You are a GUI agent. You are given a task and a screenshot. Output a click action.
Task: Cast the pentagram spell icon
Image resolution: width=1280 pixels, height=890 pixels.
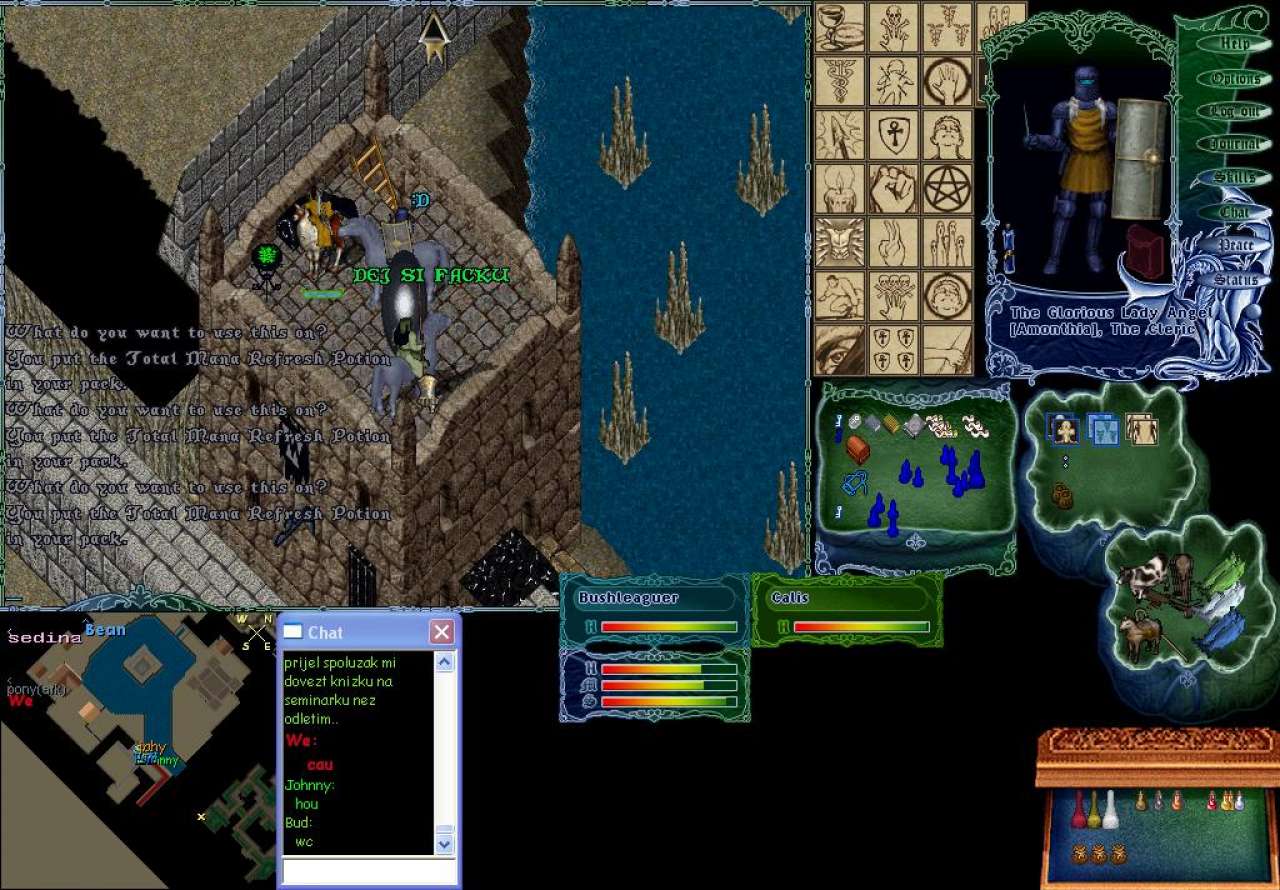coord(946,187)
